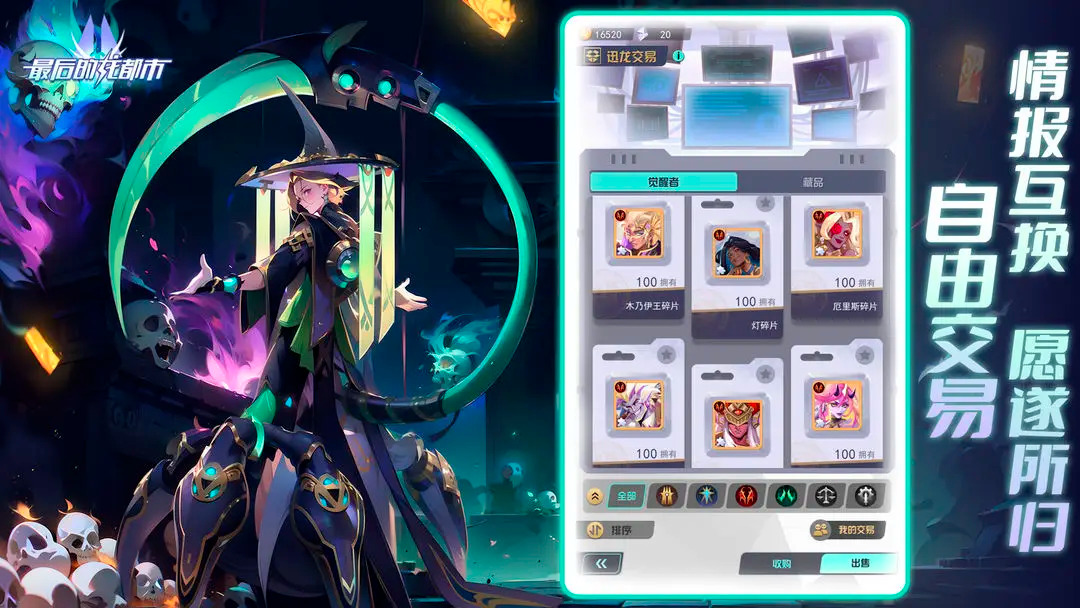This screenshot has height=608, width=1080.
Task: Open 我的交易 my trades
Action: pyautogui.click(x=847, y=530)
